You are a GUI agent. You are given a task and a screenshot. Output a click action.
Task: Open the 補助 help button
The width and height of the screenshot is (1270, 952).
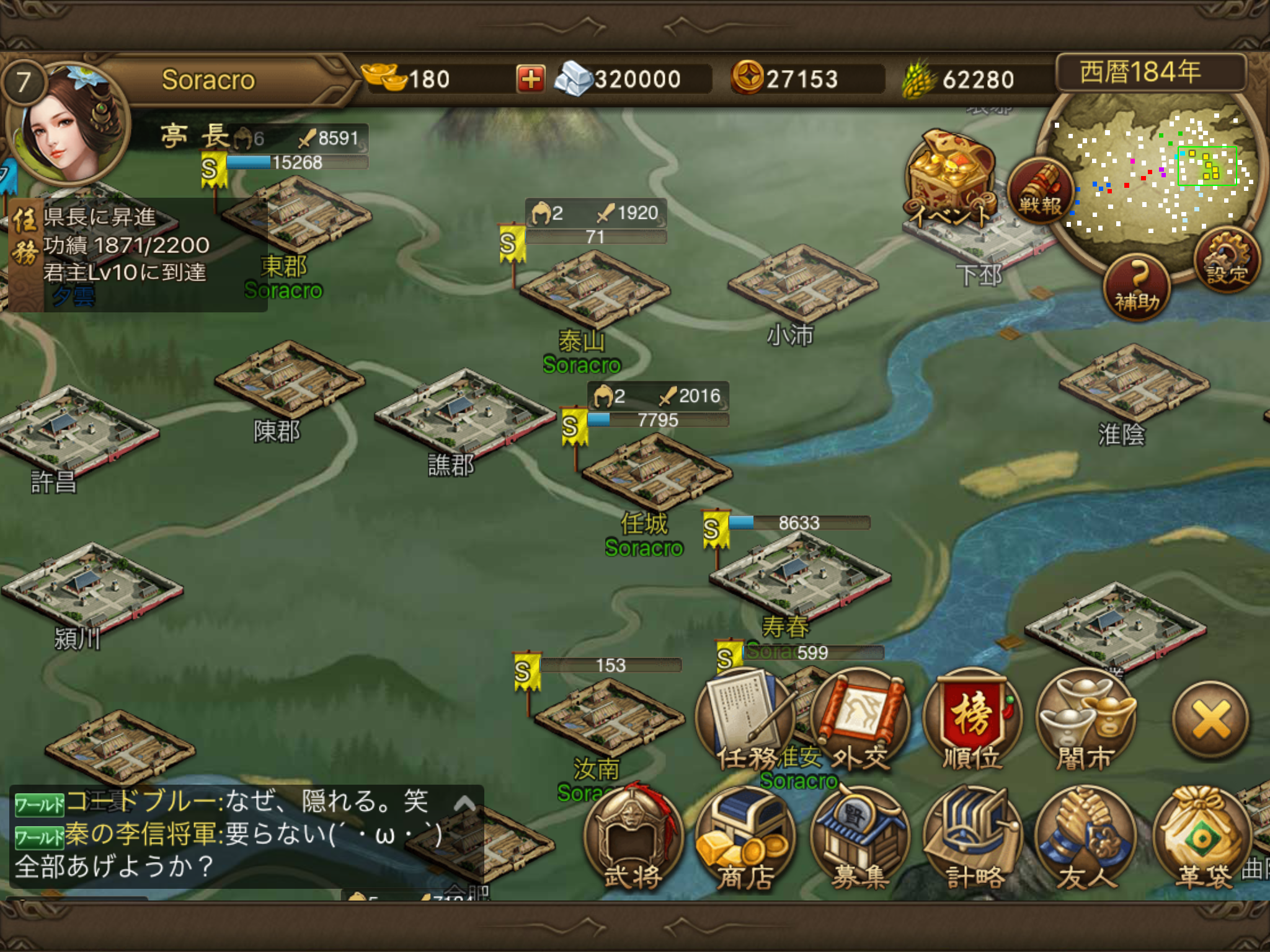[x=1137, y=287]
